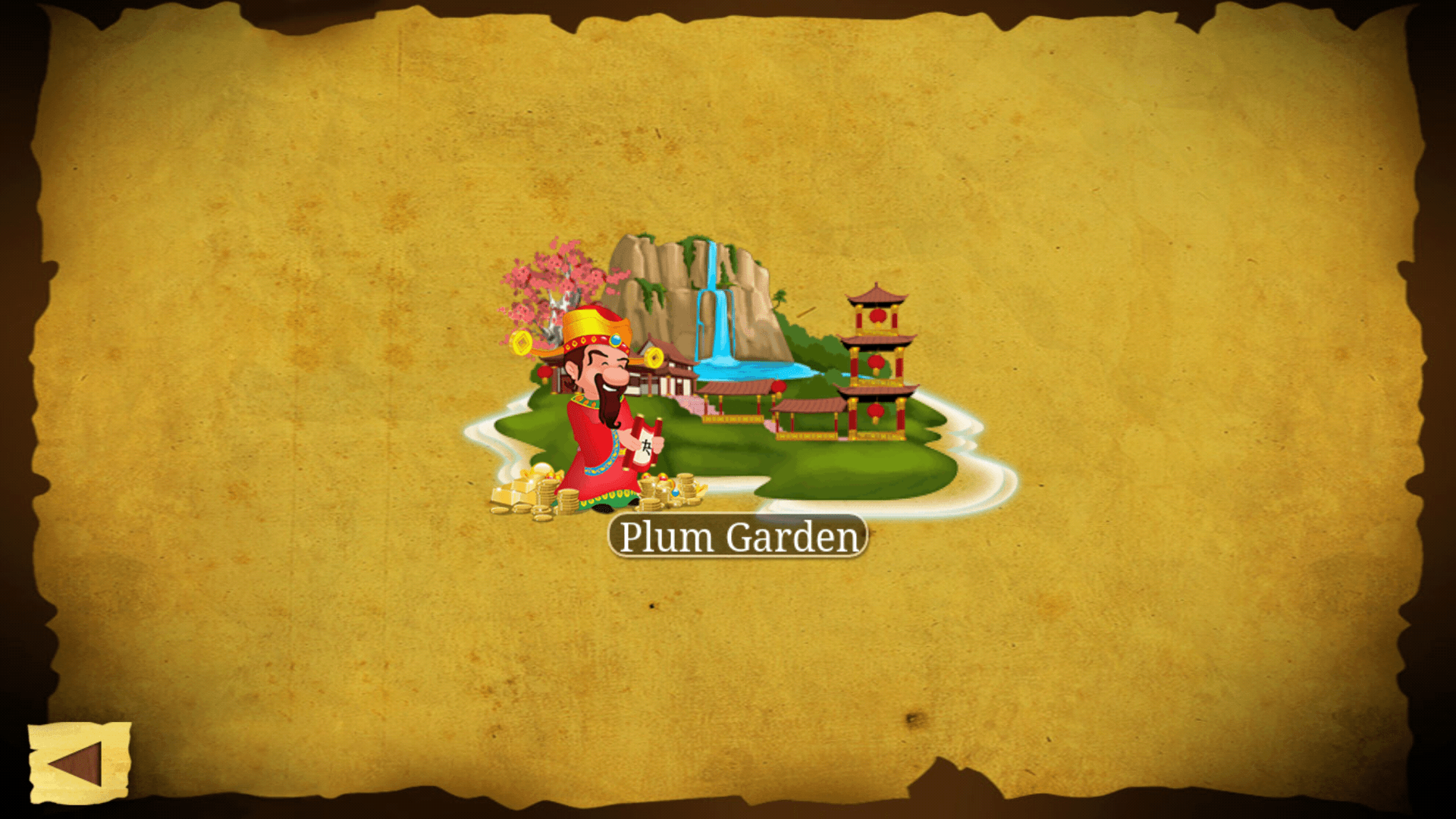
Task: Select the red pagoda tower
Action: 876,364
